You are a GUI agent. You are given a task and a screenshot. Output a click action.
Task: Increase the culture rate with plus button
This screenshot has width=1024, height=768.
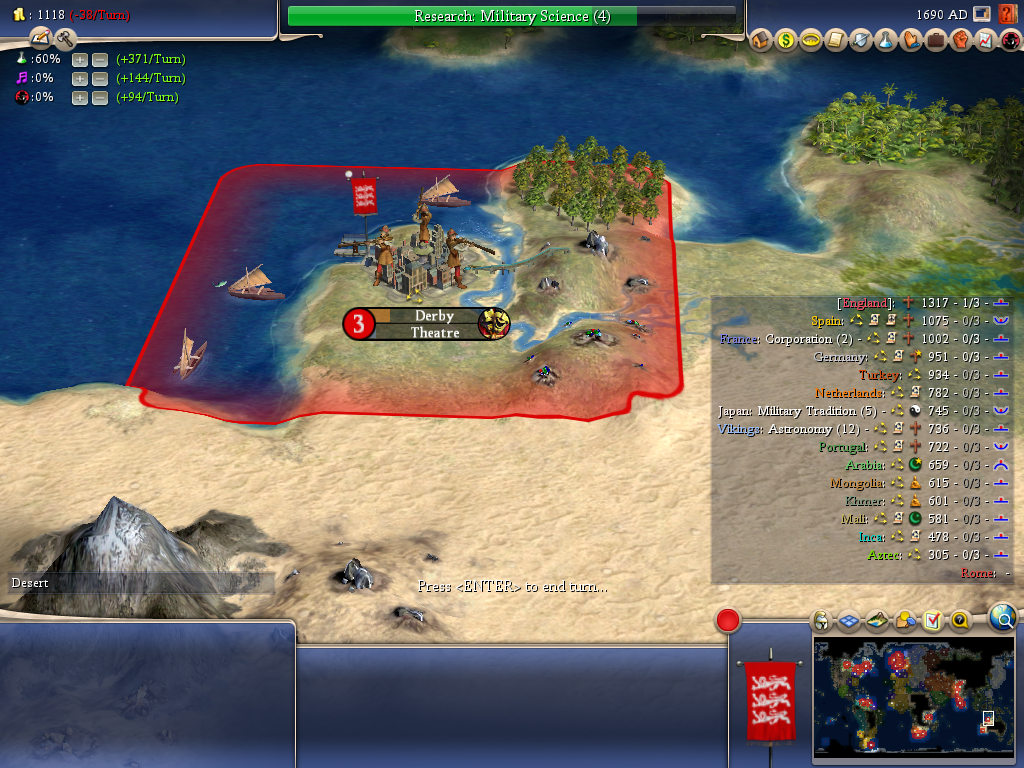coord(80,78)
